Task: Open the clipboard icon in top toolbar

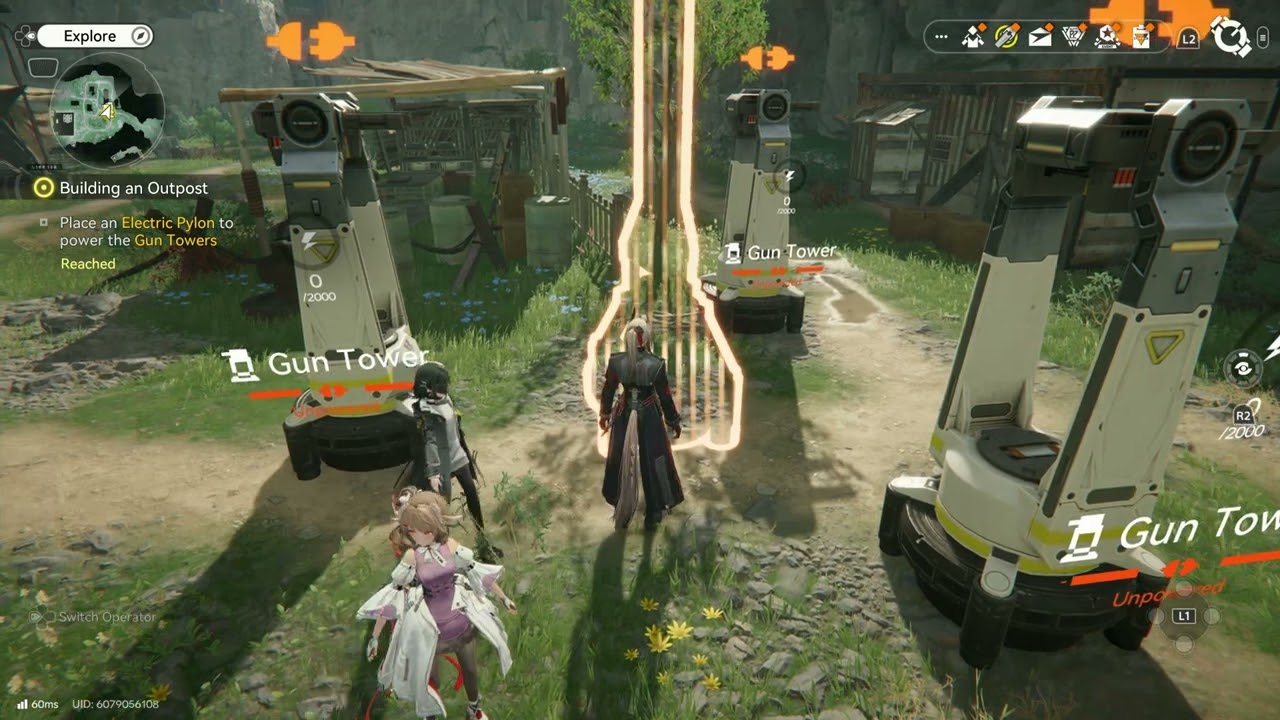Action: [1140, 37]
